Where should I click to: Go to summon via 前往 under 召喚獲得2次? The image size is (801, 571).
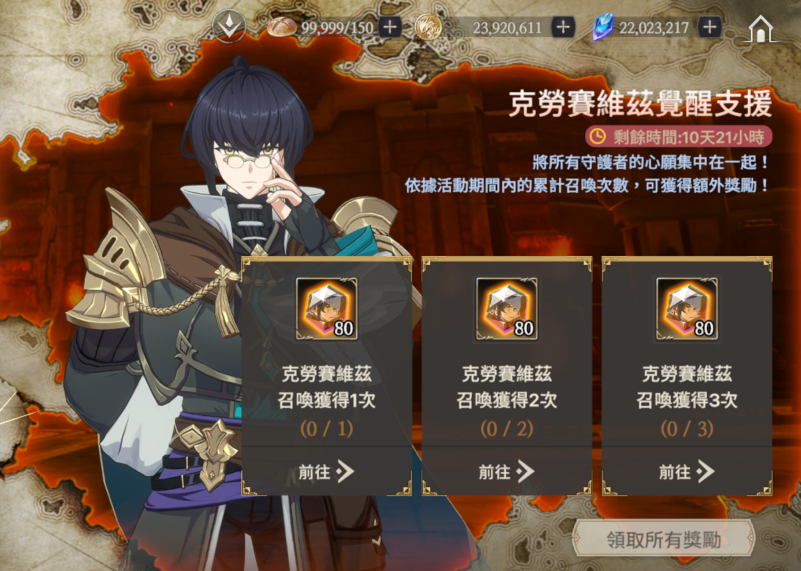pos(507,472)
